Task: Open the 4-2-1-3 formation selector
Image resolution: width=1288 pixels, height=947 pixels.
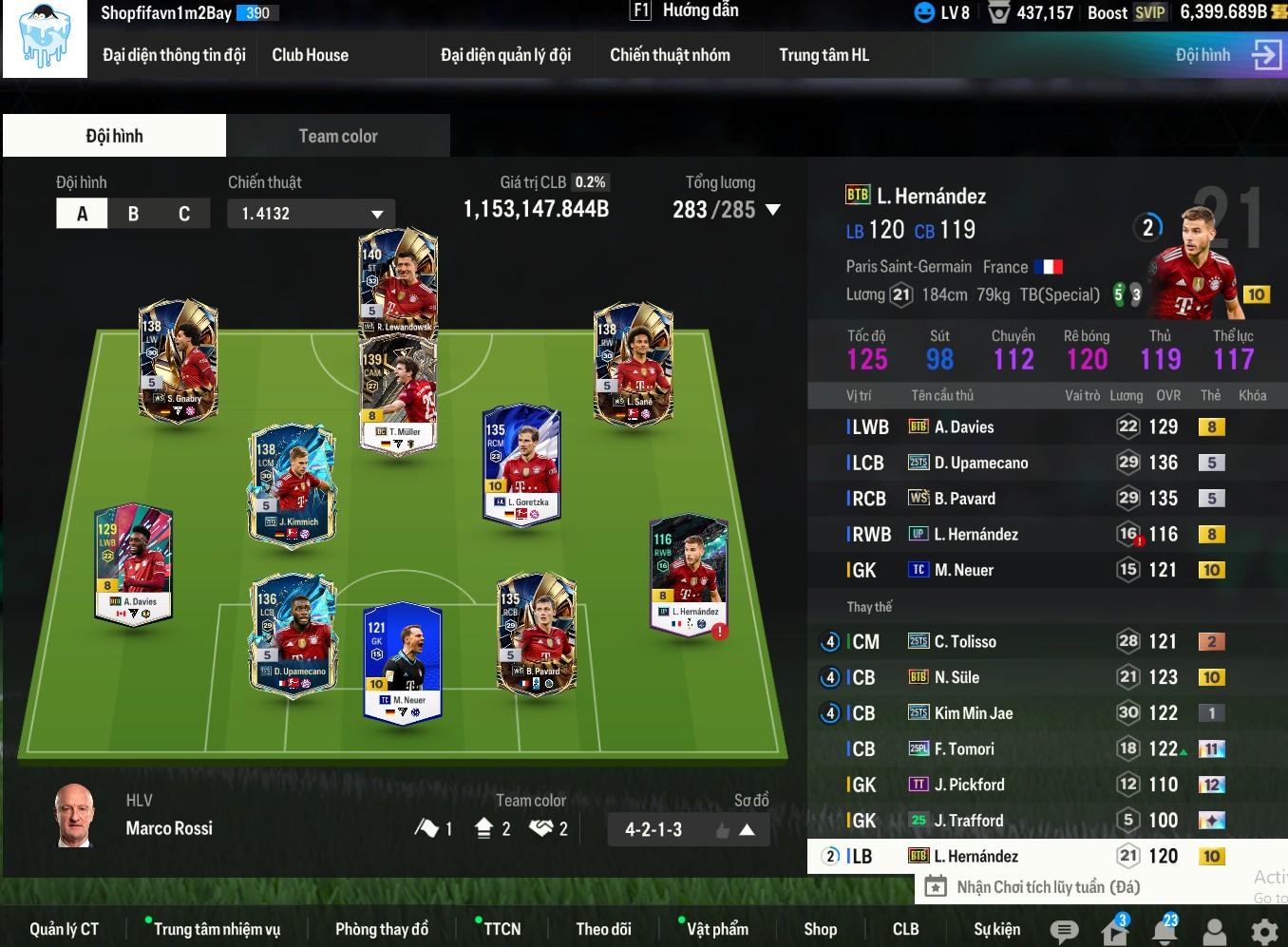Action: [689, 829]
